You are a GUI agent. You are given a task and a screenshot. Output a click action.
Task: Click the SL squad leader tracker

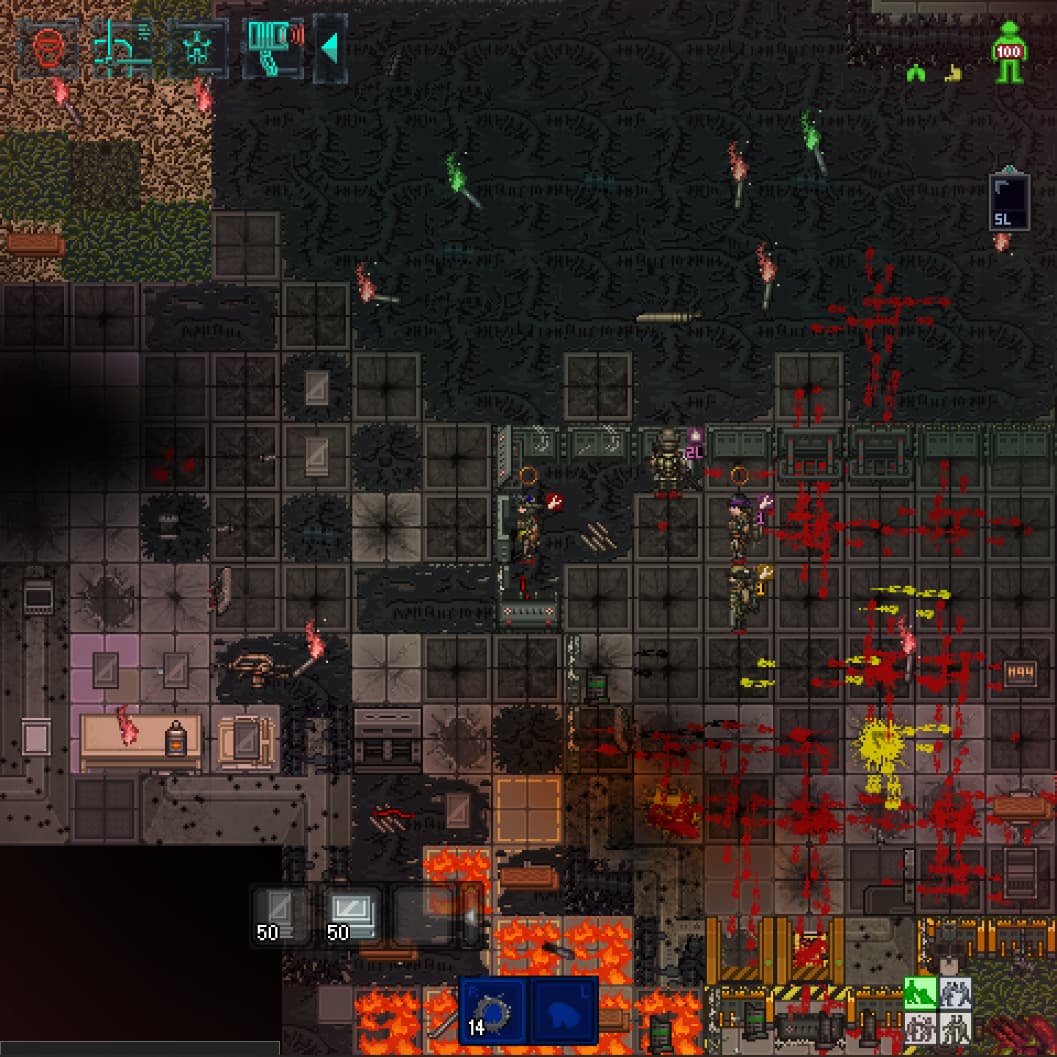pos(1008,202)
